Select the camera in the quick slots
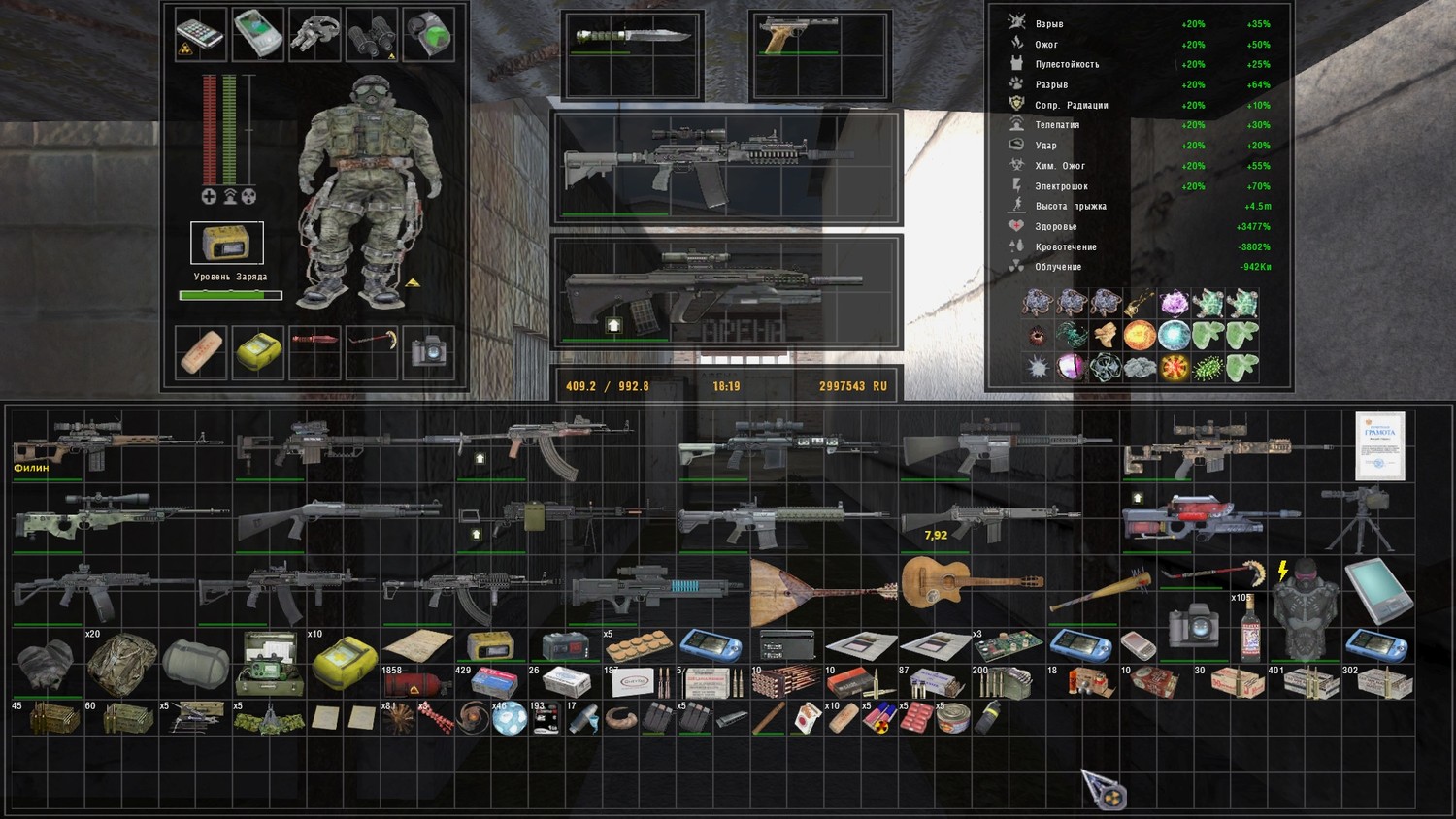This screenshot has width=1456, height=819. click(427, 352)
